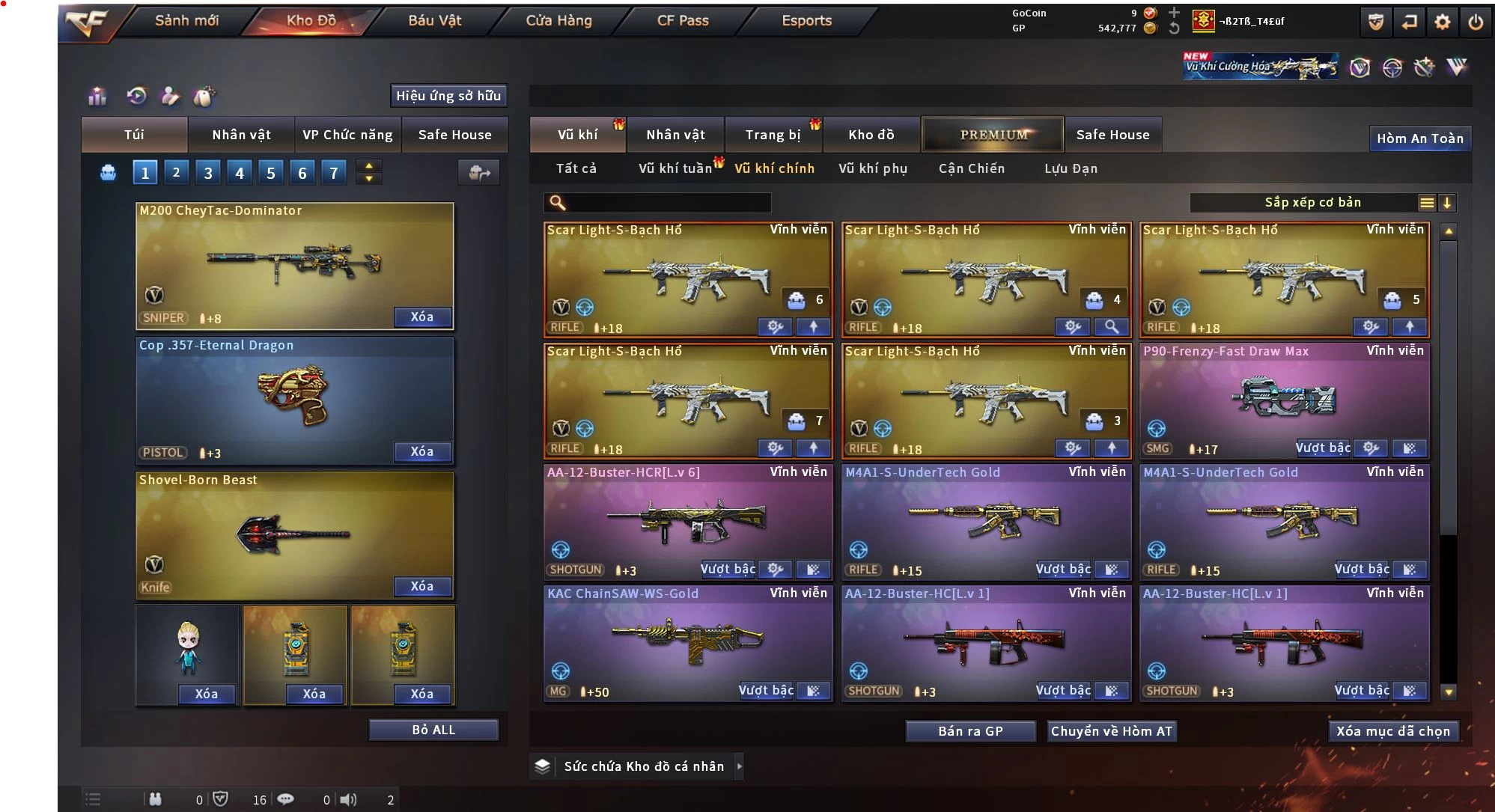Open the Cửa Hàng shop menu
1495x812 pixels.
(x=558, y=21)
